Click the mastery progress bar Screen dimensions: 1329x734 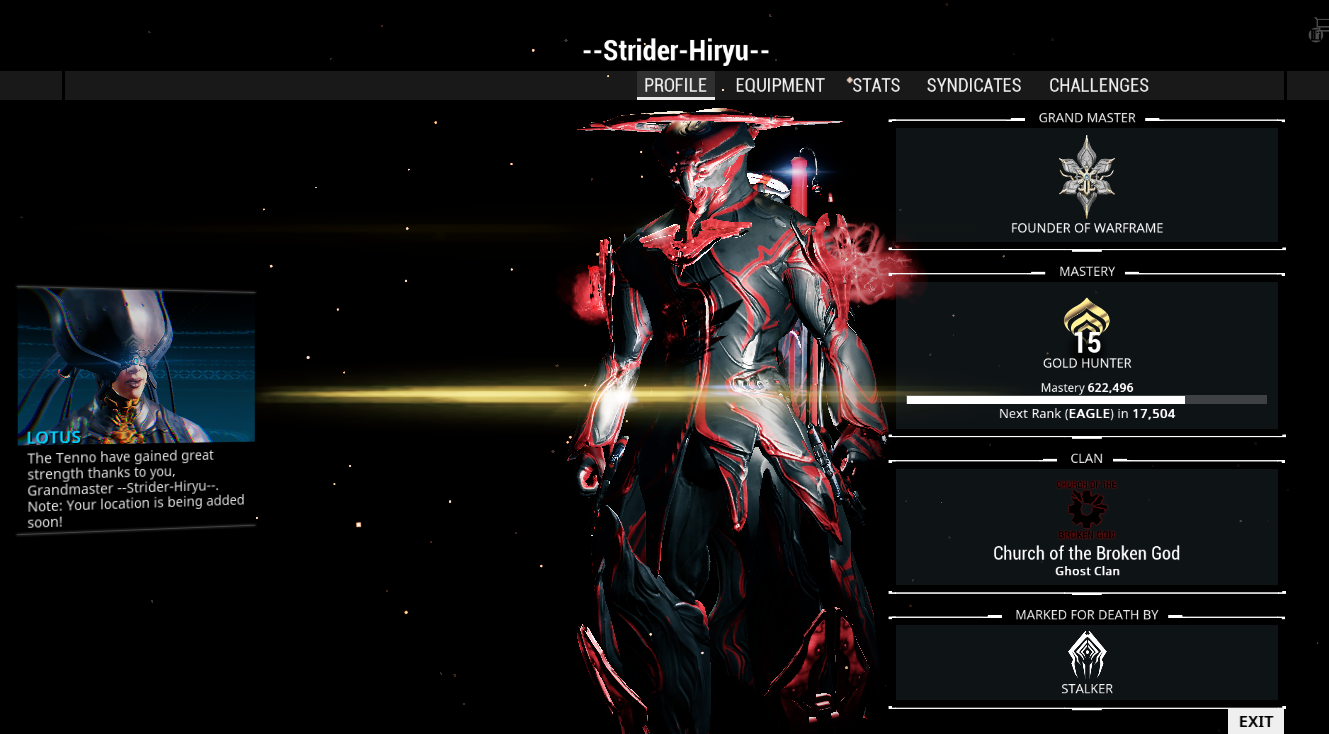[x=1086, y=398]
